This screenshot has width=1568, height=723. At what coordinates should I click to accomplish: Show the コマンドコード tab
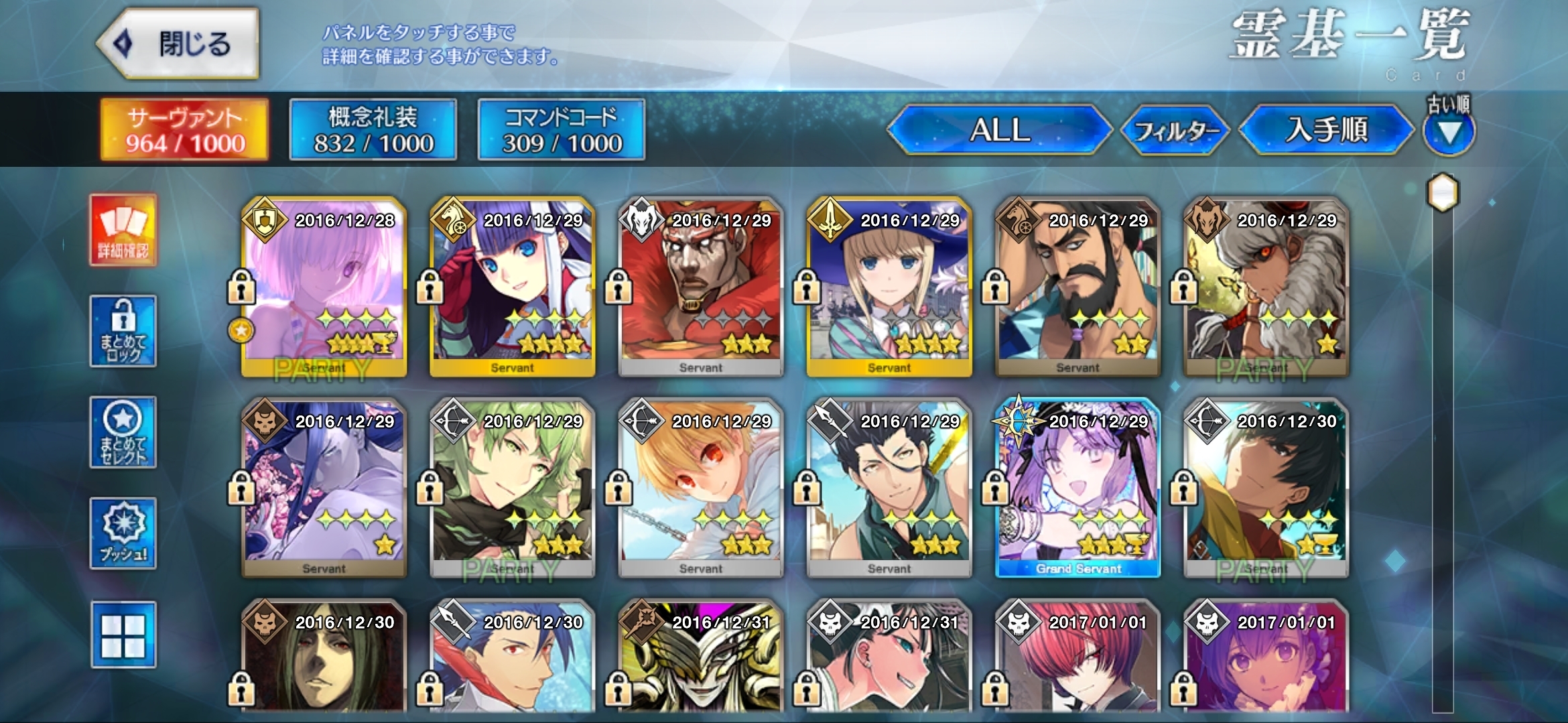point(561,129)
